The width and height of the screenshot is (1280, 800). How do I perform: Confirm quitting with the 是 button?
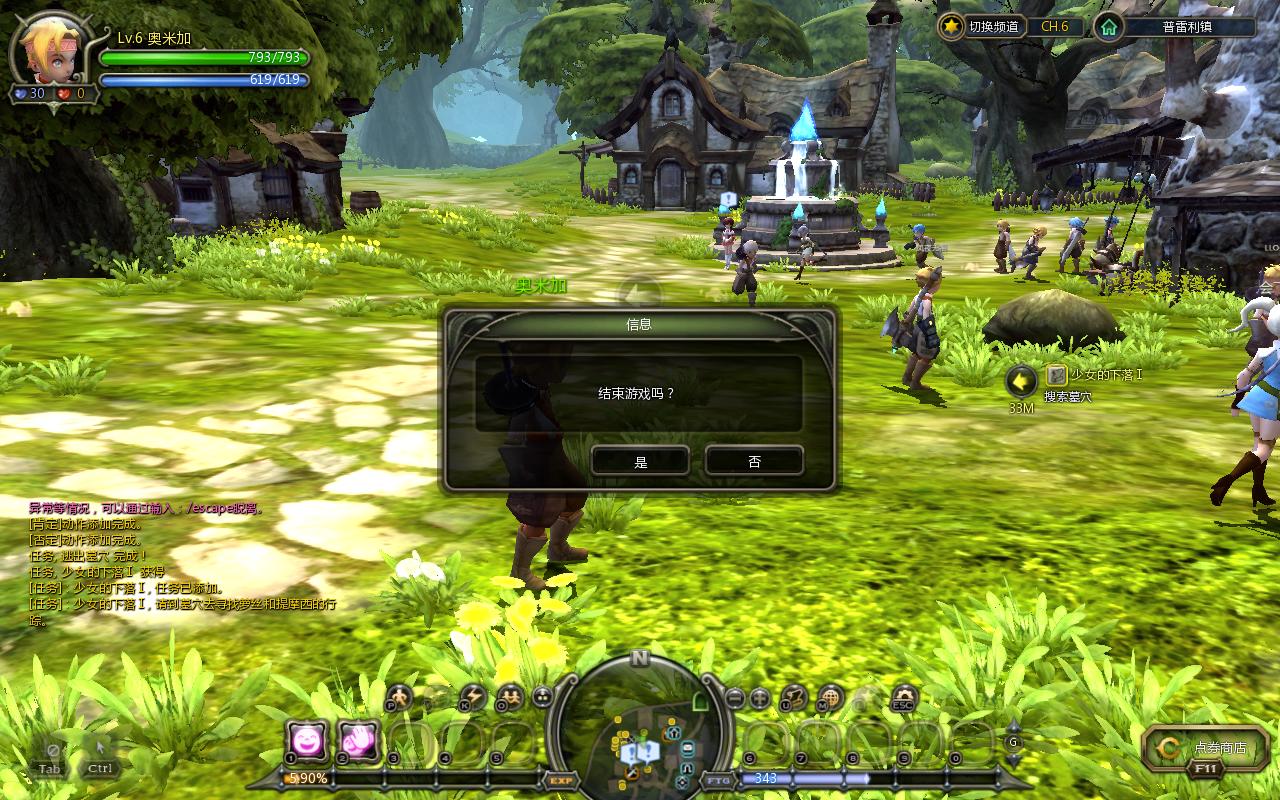click(x=640, y=461)
